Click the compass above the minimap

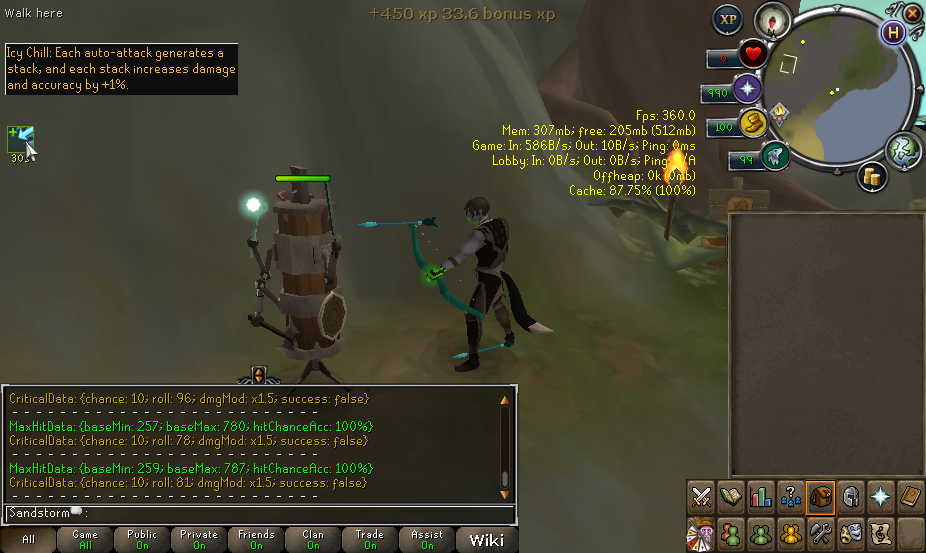773,19
